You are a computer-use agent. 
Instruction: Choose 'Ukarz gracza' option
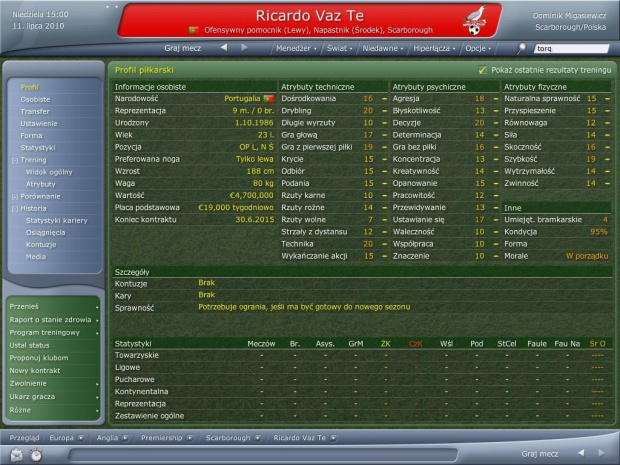33,396
